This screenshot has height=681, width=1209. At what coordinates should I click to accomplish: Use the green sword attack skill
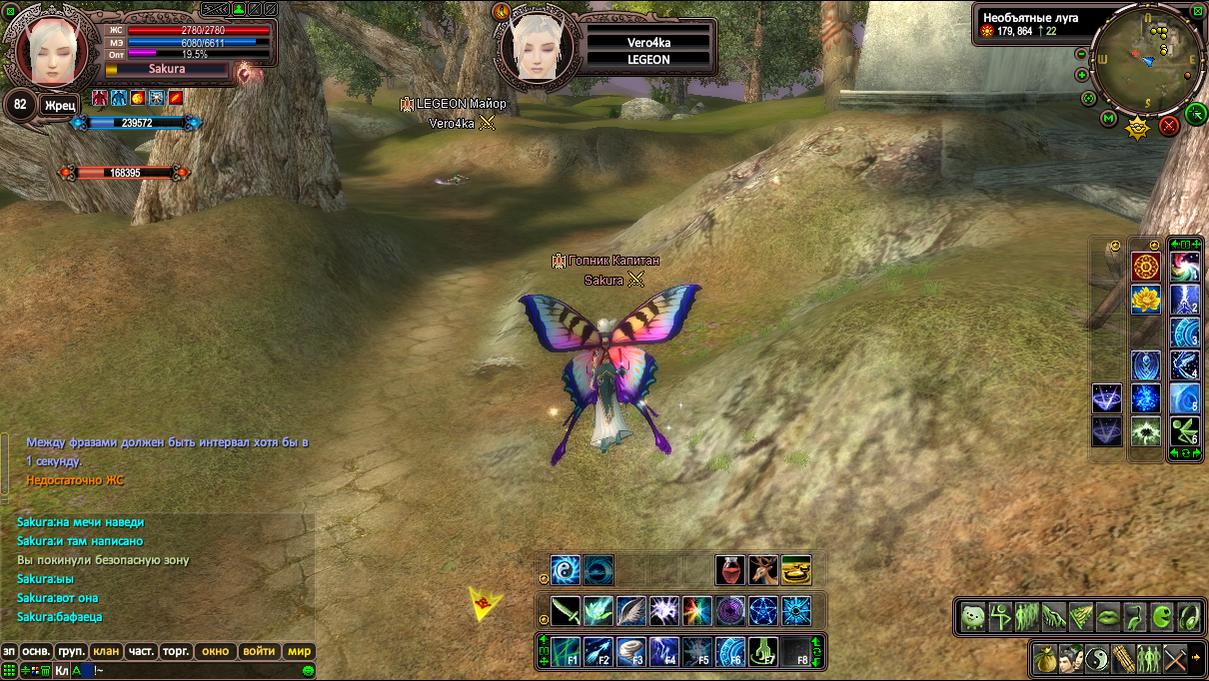[566, 610]
